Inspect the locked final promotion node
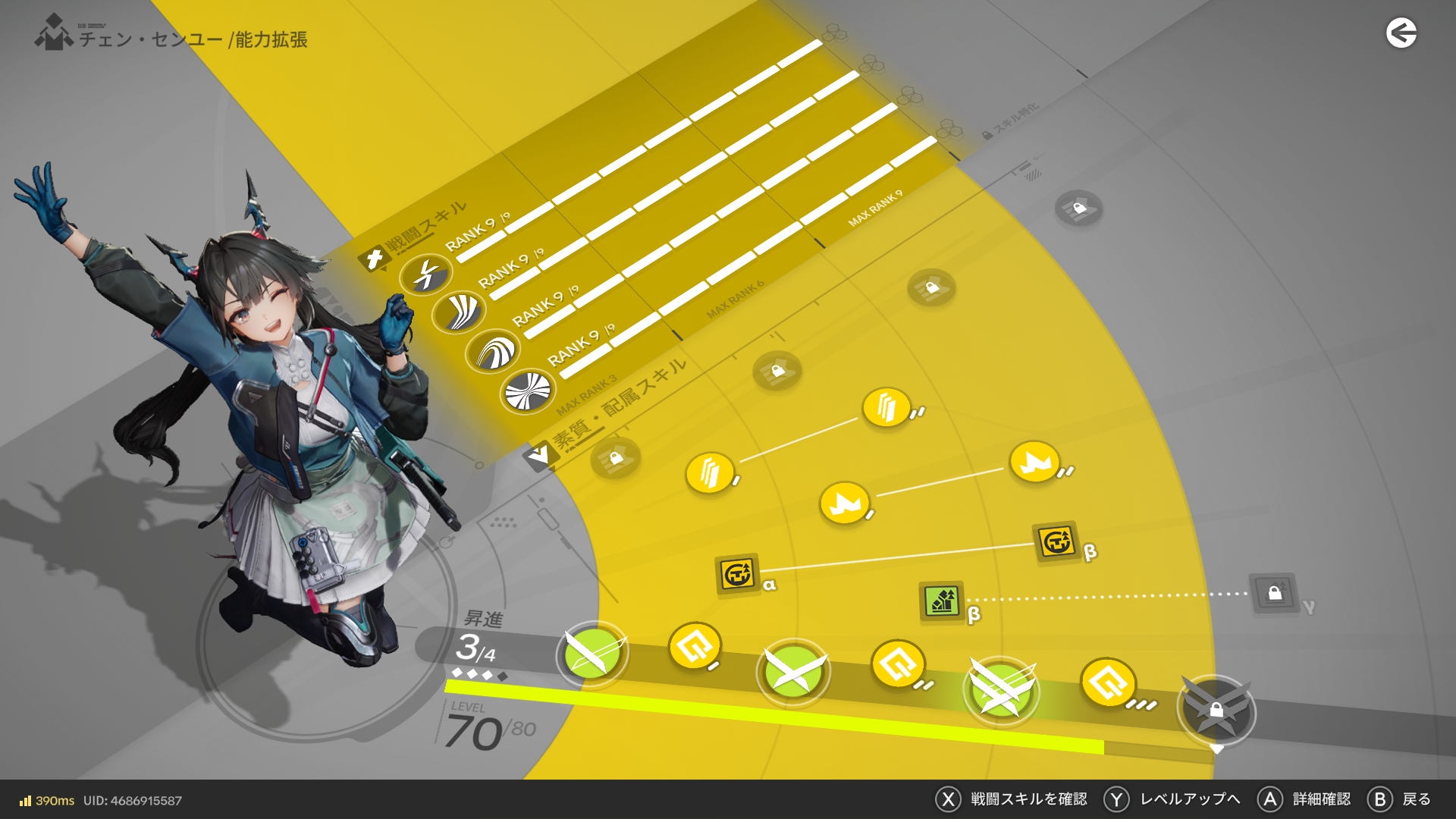 point(1216,710)
